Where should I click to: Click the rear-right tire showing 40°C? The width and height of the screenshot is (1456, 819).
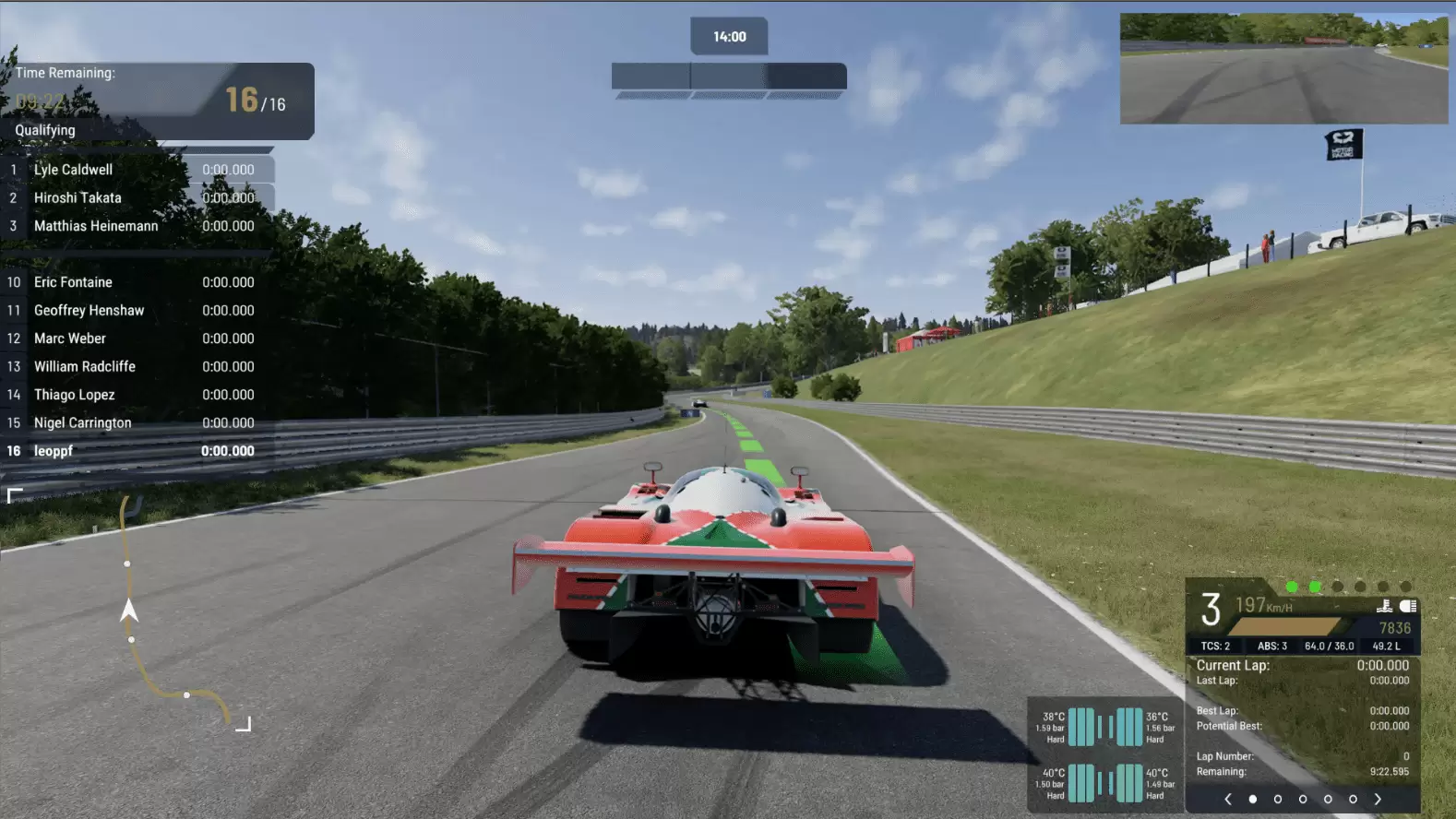(x=1131, y=782)
